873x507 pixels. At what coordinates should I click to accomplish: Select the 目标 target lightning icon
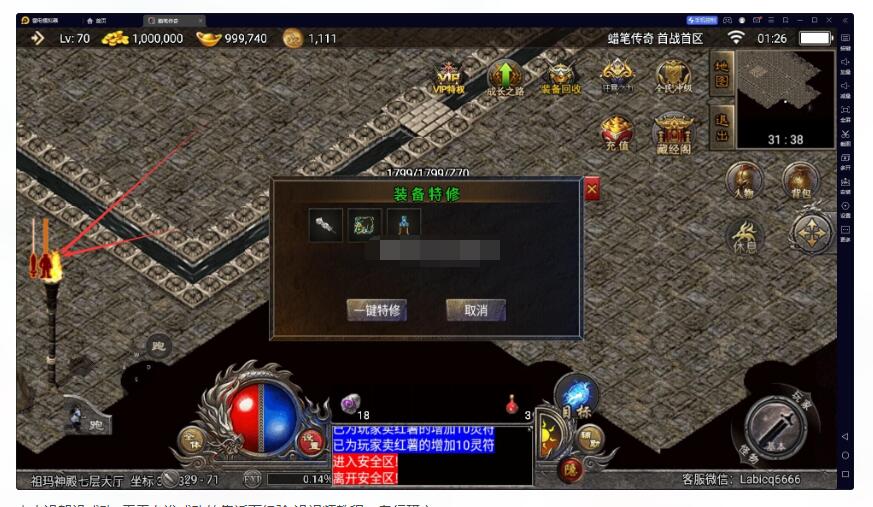tap(576, 397)
